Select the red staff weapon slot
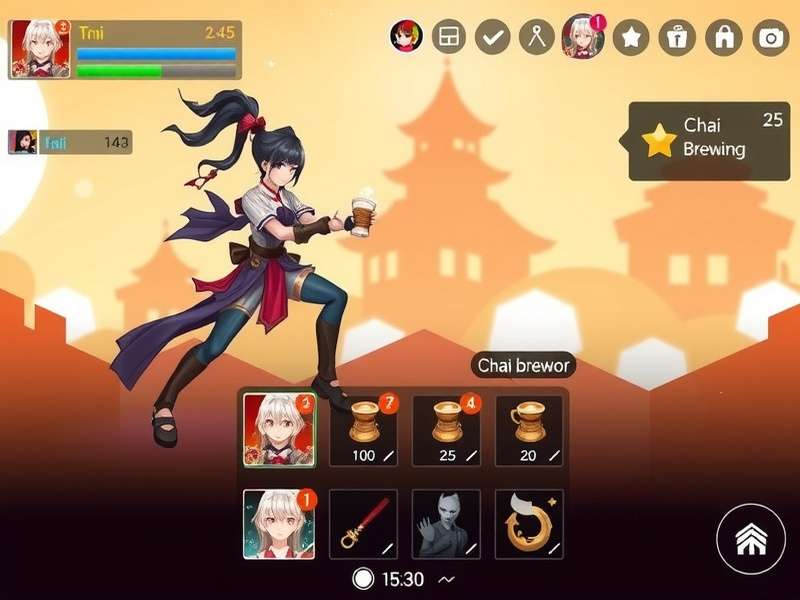This screenshot has width=800, height=600. [363, 524]
